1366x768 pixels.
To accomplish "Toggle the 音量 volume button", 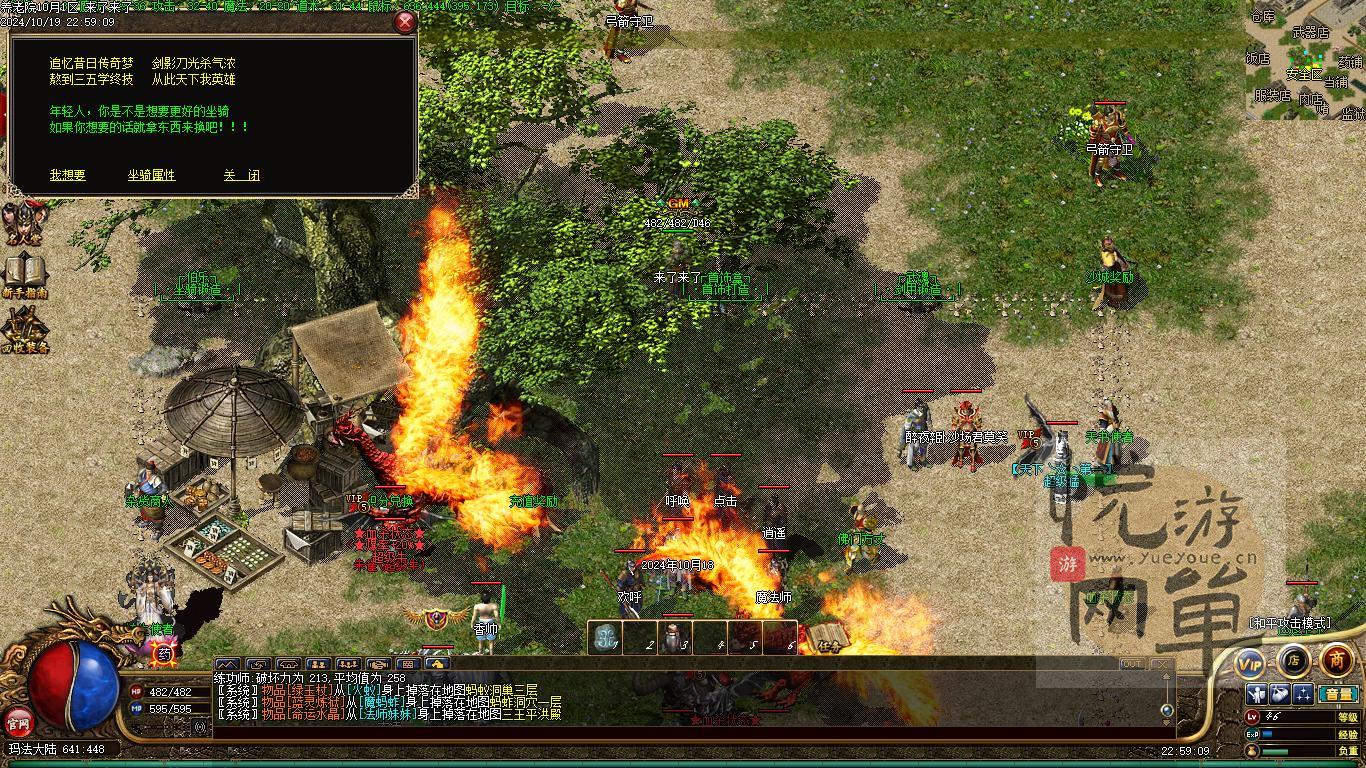I will coord(1337,694).
